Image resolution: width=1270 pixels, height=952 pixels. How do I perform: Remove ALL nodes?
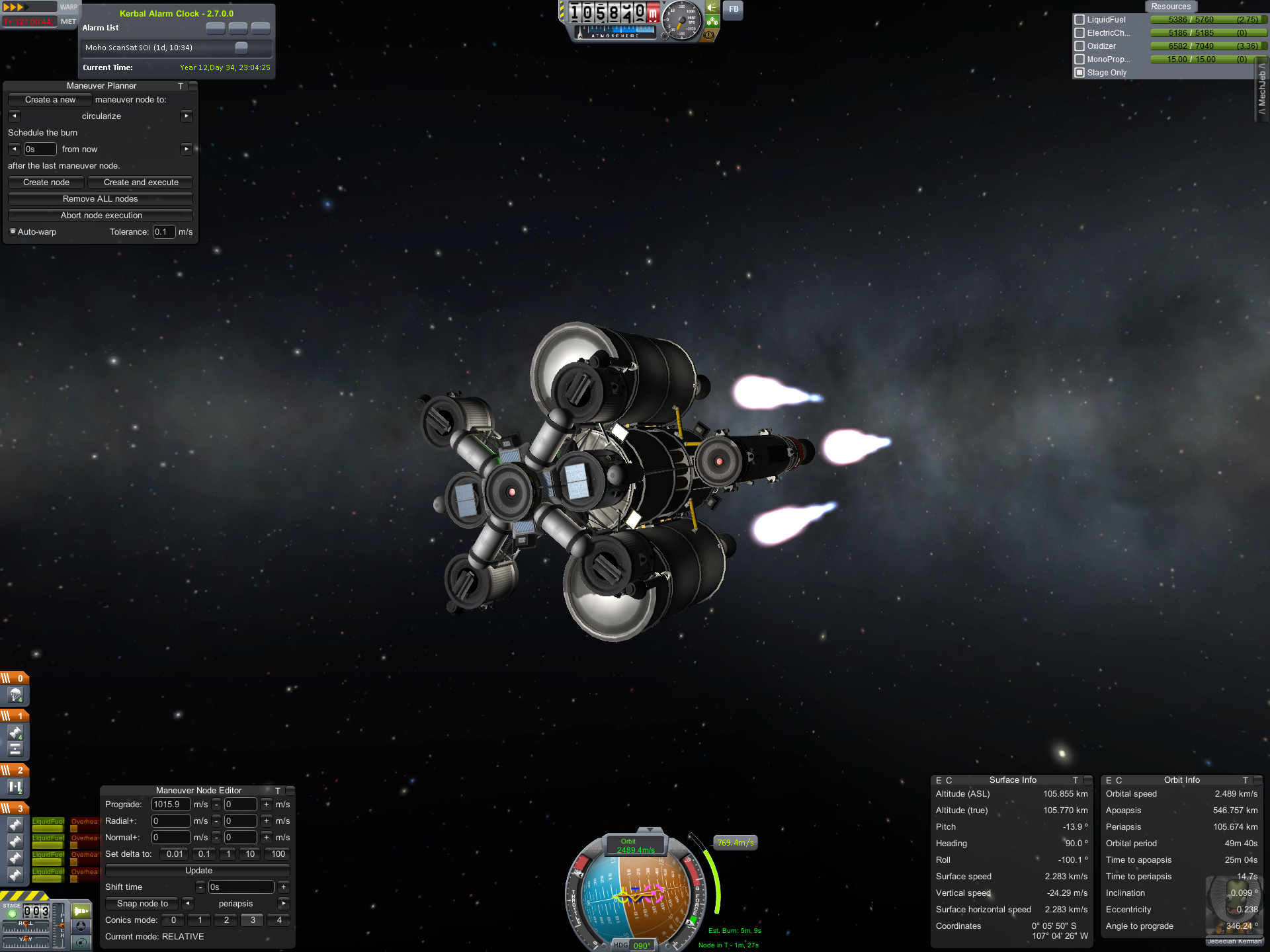click(x=100, y=199)
